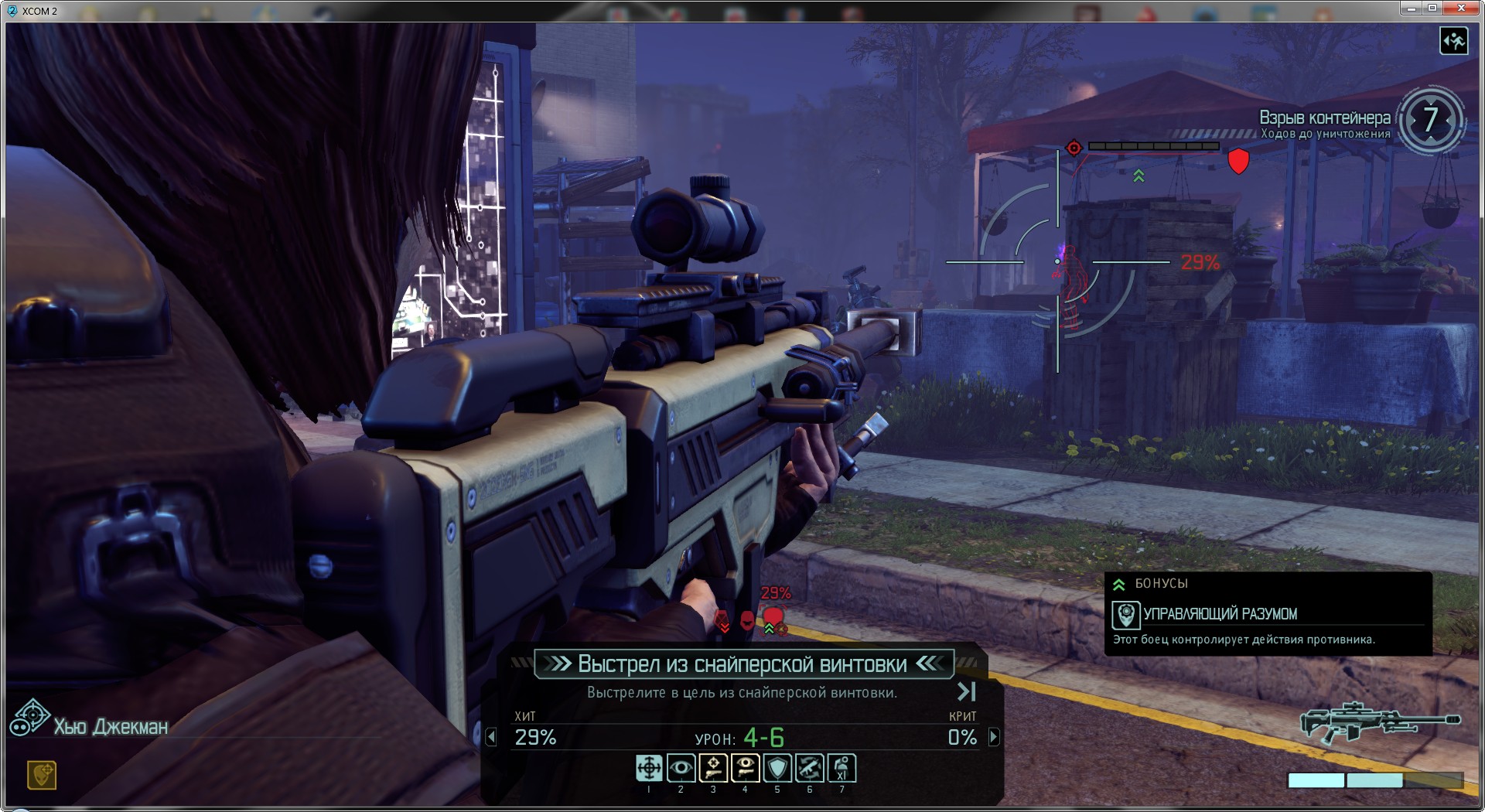Target the ADVENT helmet enemy head icon
The width and height of the screenshot is (1485, 812).
click(747, 619)
